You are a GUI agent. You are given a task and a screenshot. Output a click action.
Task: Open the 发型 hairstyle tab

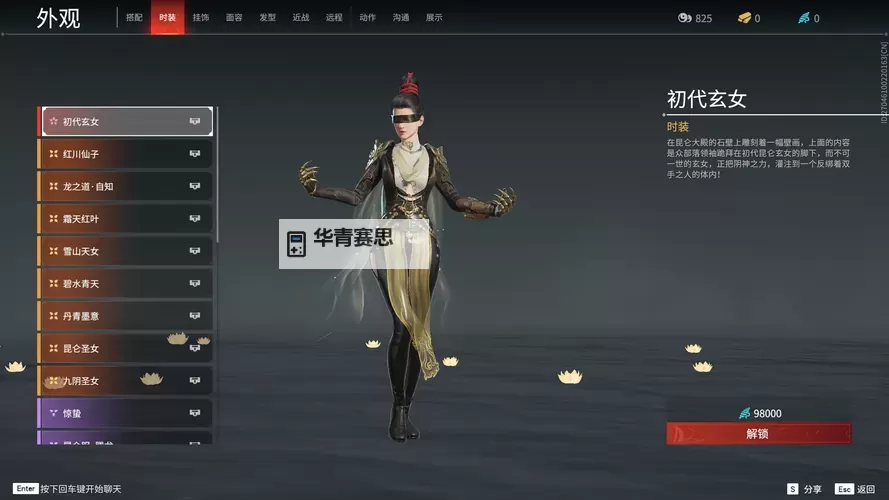[x=267, y=18]
